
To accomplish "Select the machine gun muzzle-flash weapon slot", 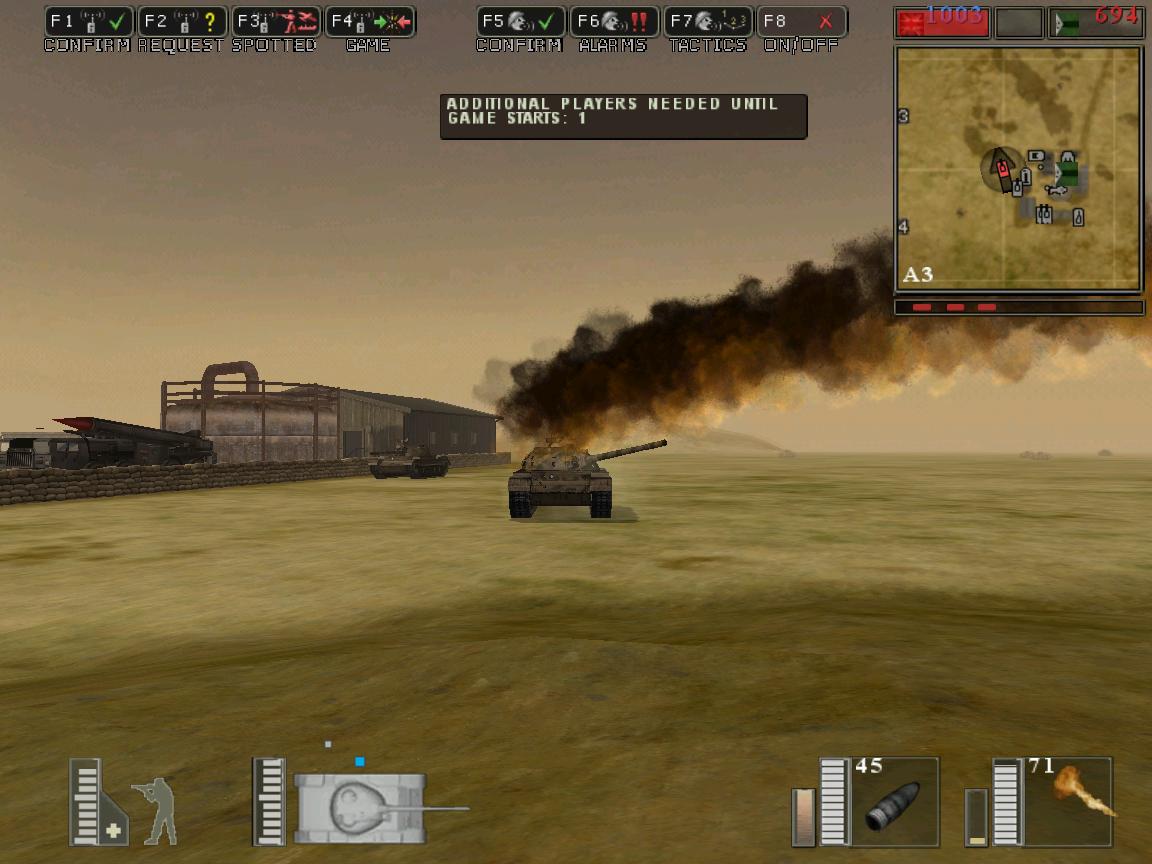I will click(x=1068, y=802).
